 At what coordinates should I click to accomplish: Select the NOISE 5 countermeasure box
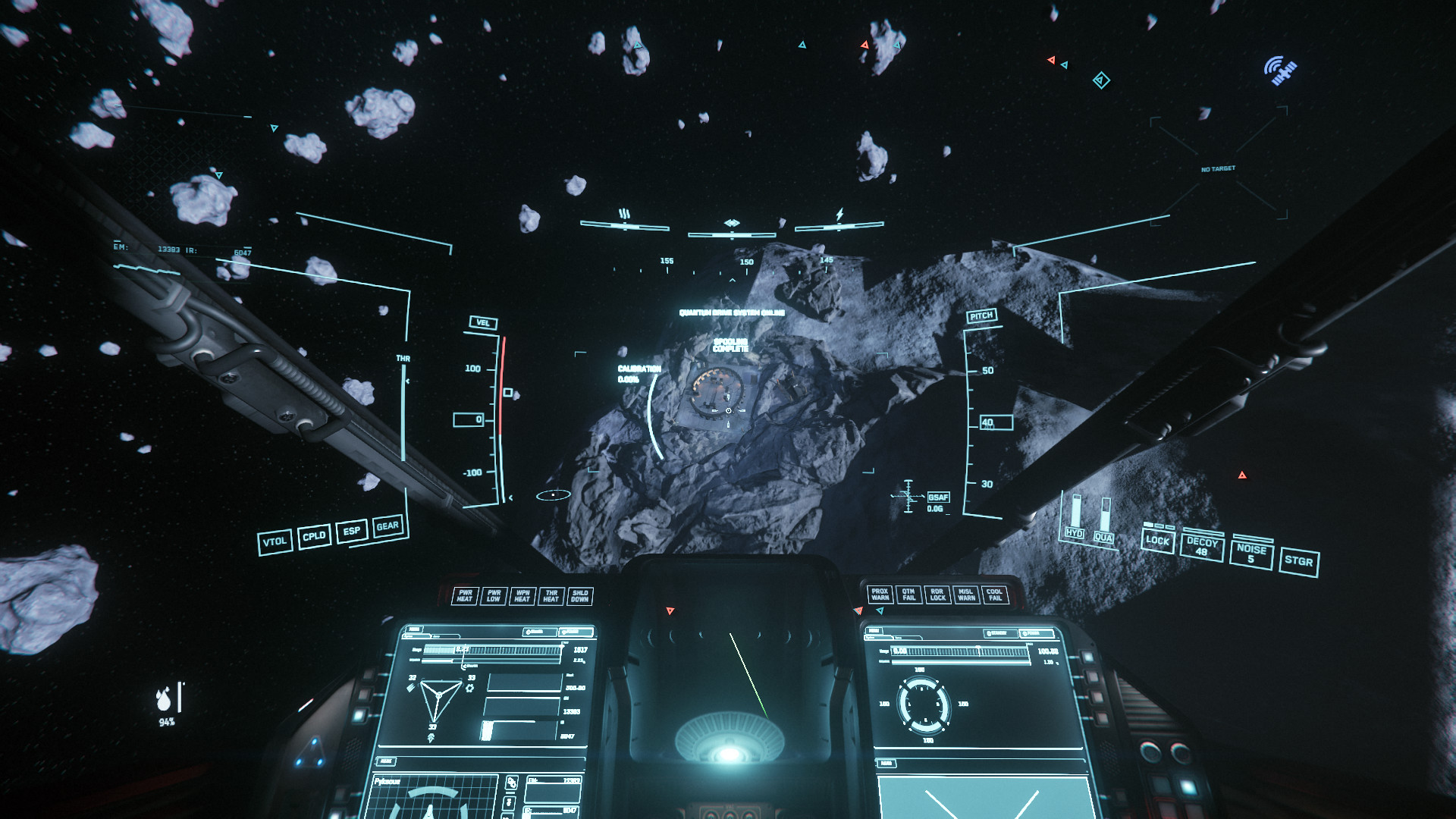[1251, 554]
